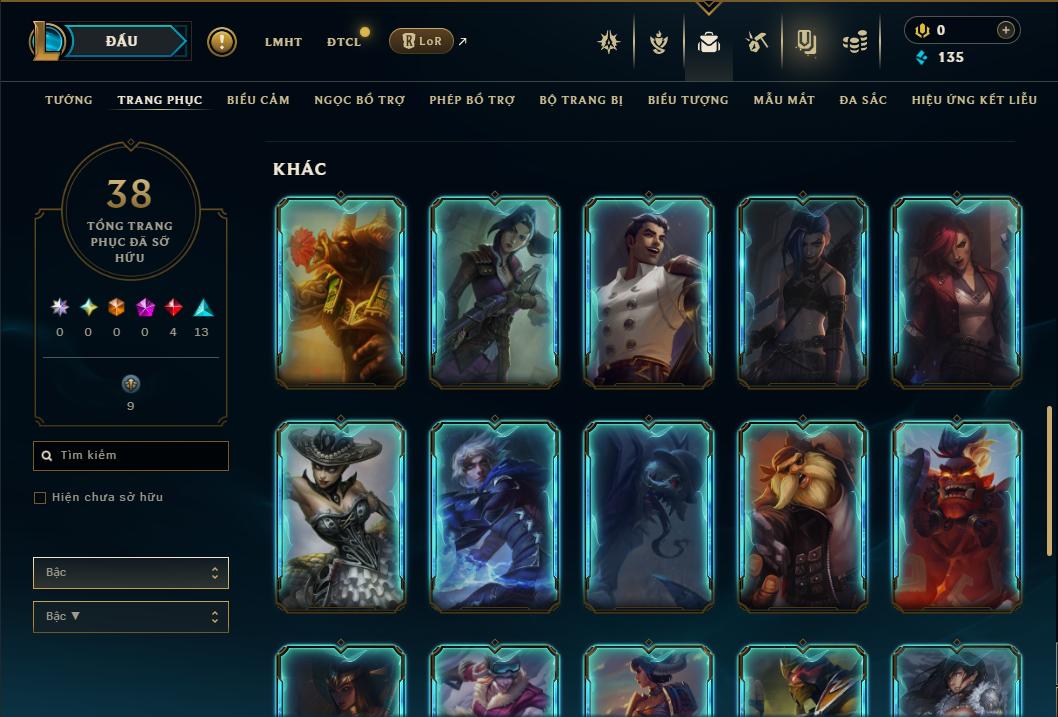View the ĐA SẮC tab
The width and height of the screenshot is (1058, 717).
pyautogui.click(x=863, y=100)
